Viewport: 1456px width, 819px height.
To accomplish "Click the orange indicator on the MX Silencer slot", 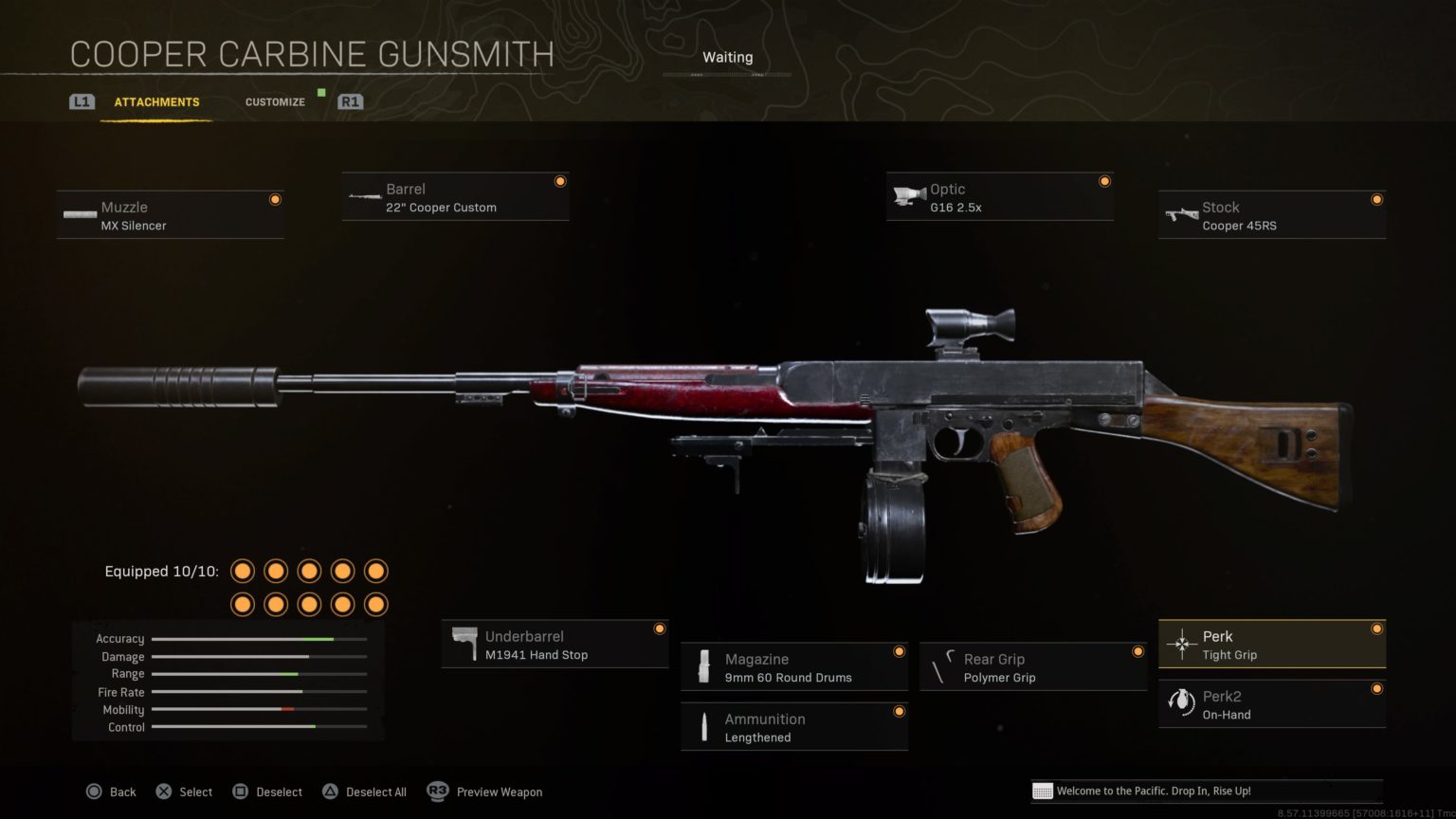I will [x=275, y=199].
